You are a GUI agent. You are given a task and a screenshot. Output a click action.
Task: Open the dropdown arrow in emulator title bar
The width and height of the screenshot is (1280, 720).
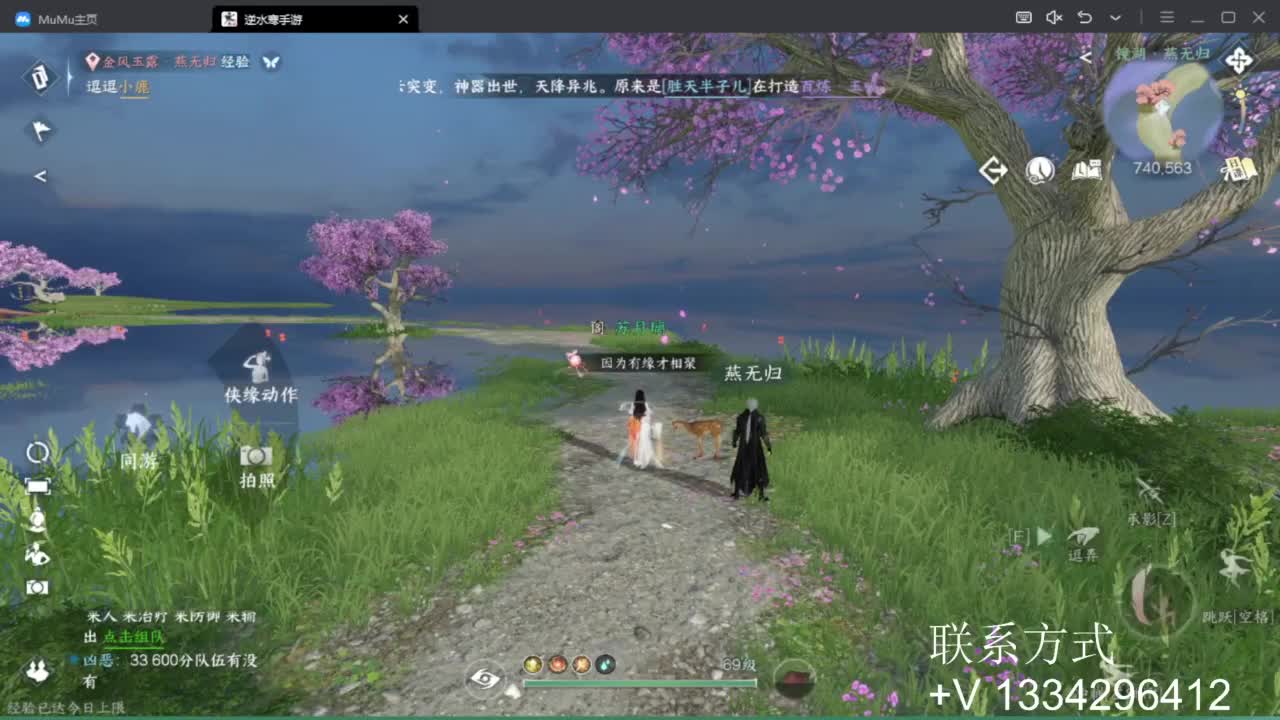coord(1113,18)
